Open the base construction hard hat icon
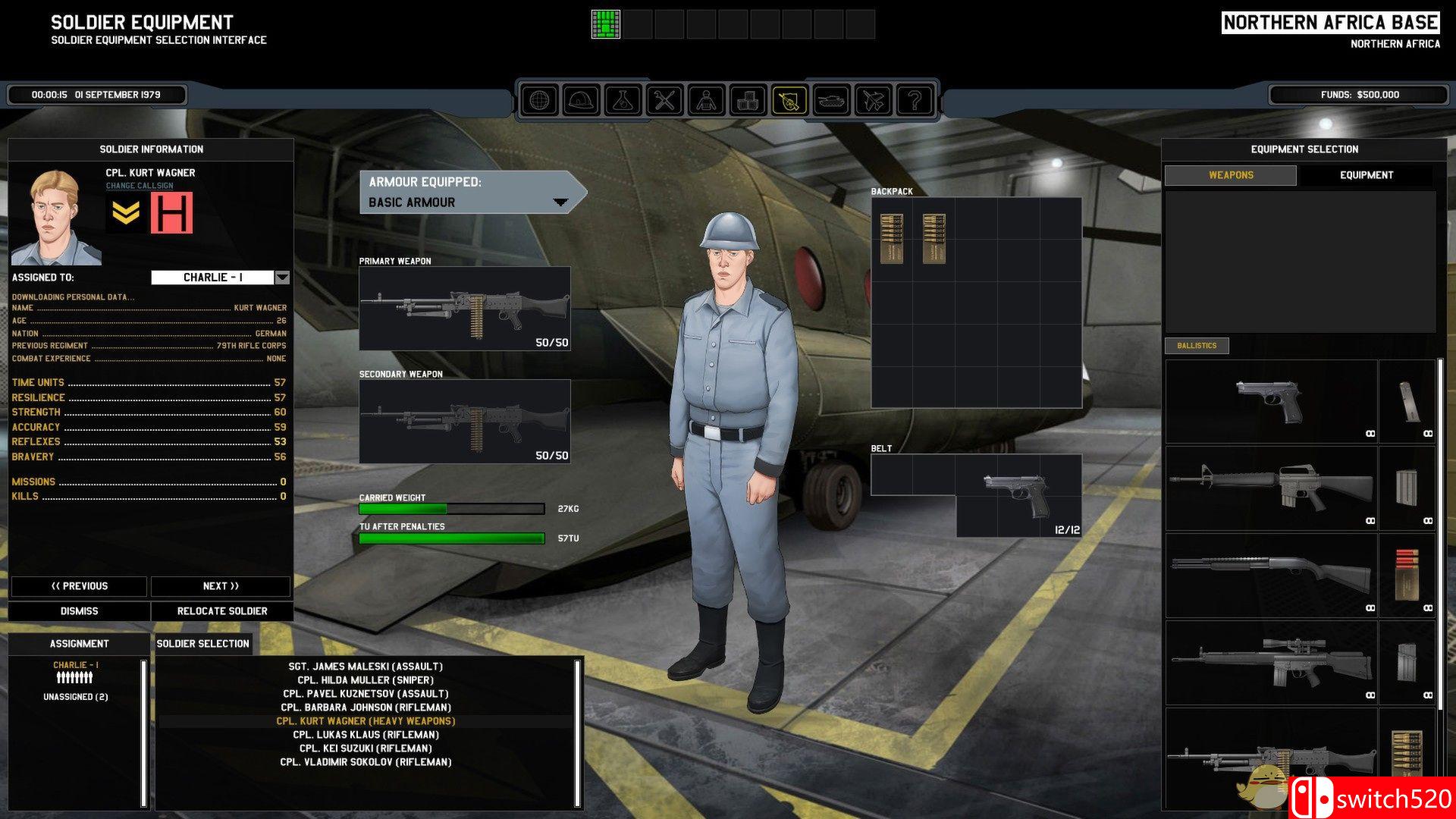This screenshot has width=1456, height=819. click(582, 99)
